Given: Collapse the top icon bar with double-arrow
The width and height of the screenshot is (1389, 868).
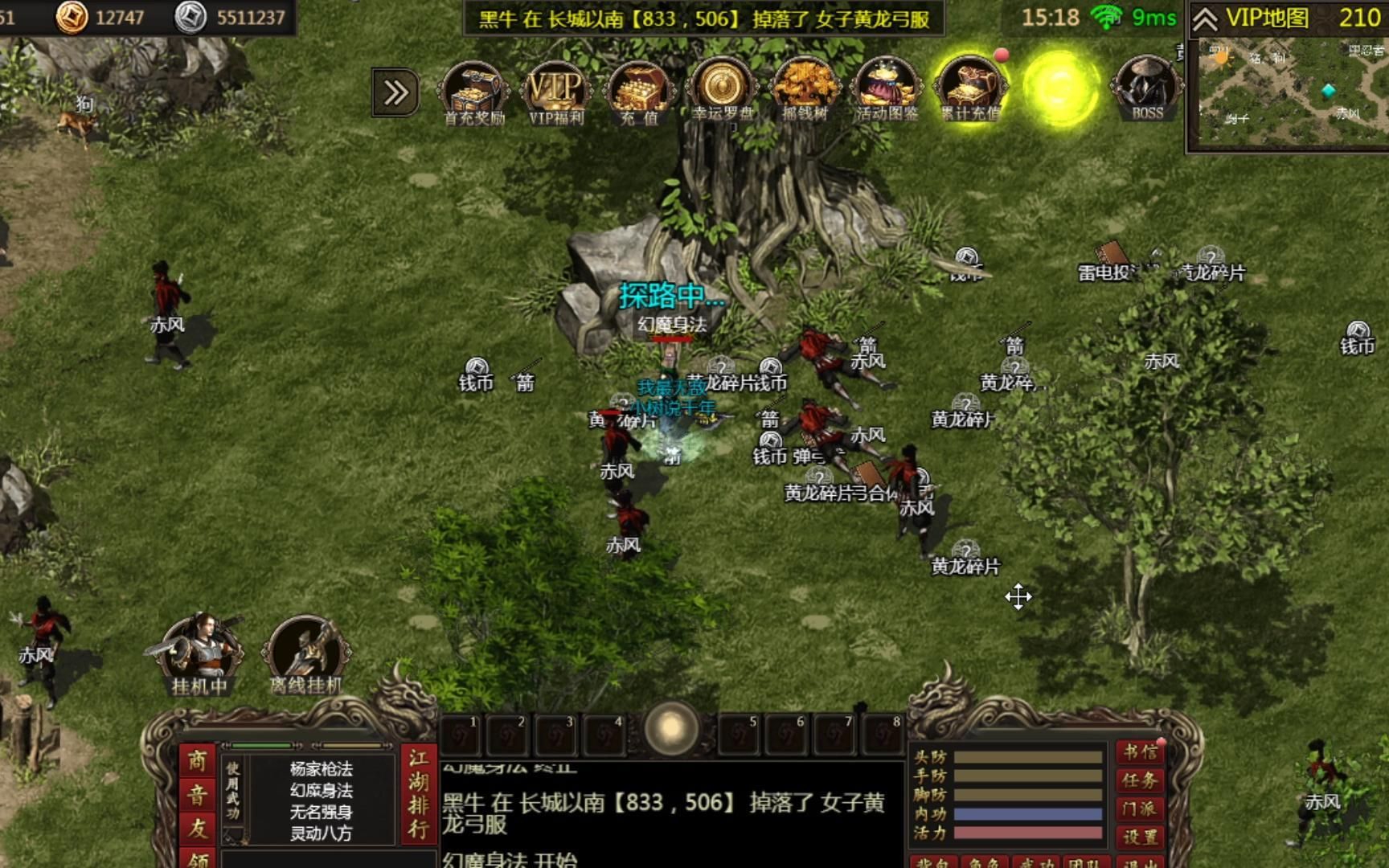Looking at the screenshot, I should tap(395, 93).
